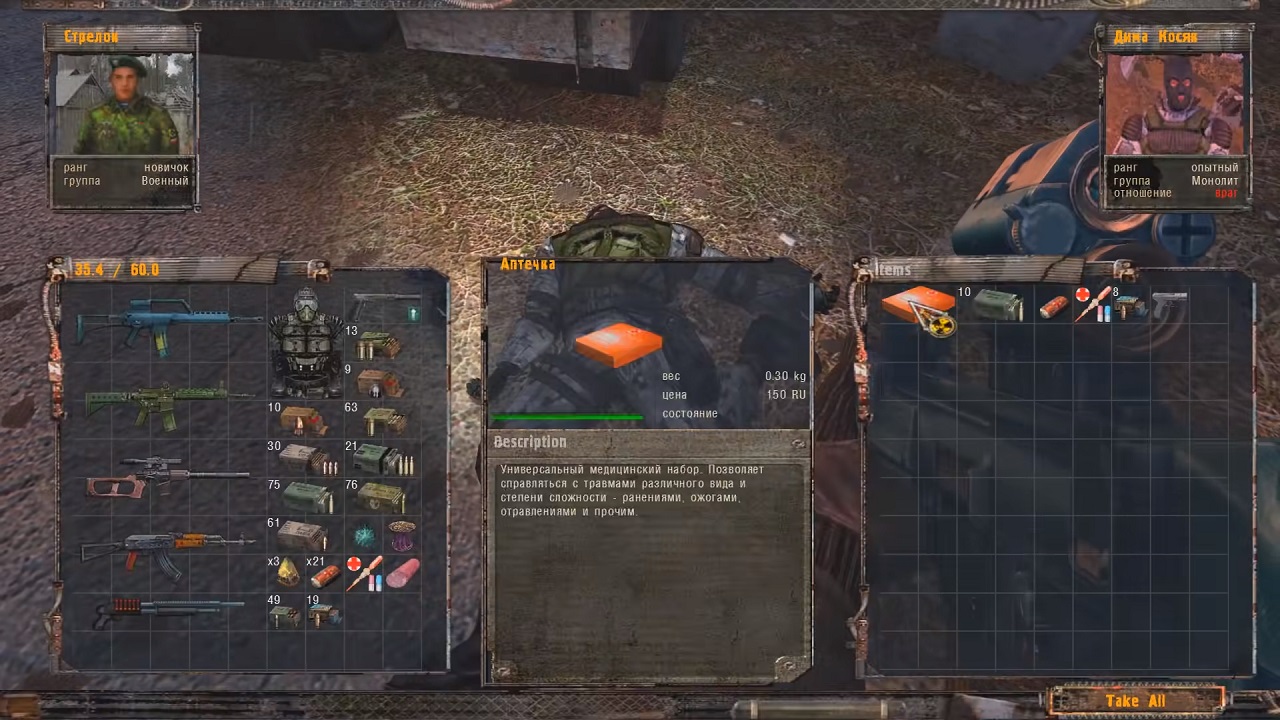Choose the sausage food item
This screenshot has width=1280, height=720.
403,573
